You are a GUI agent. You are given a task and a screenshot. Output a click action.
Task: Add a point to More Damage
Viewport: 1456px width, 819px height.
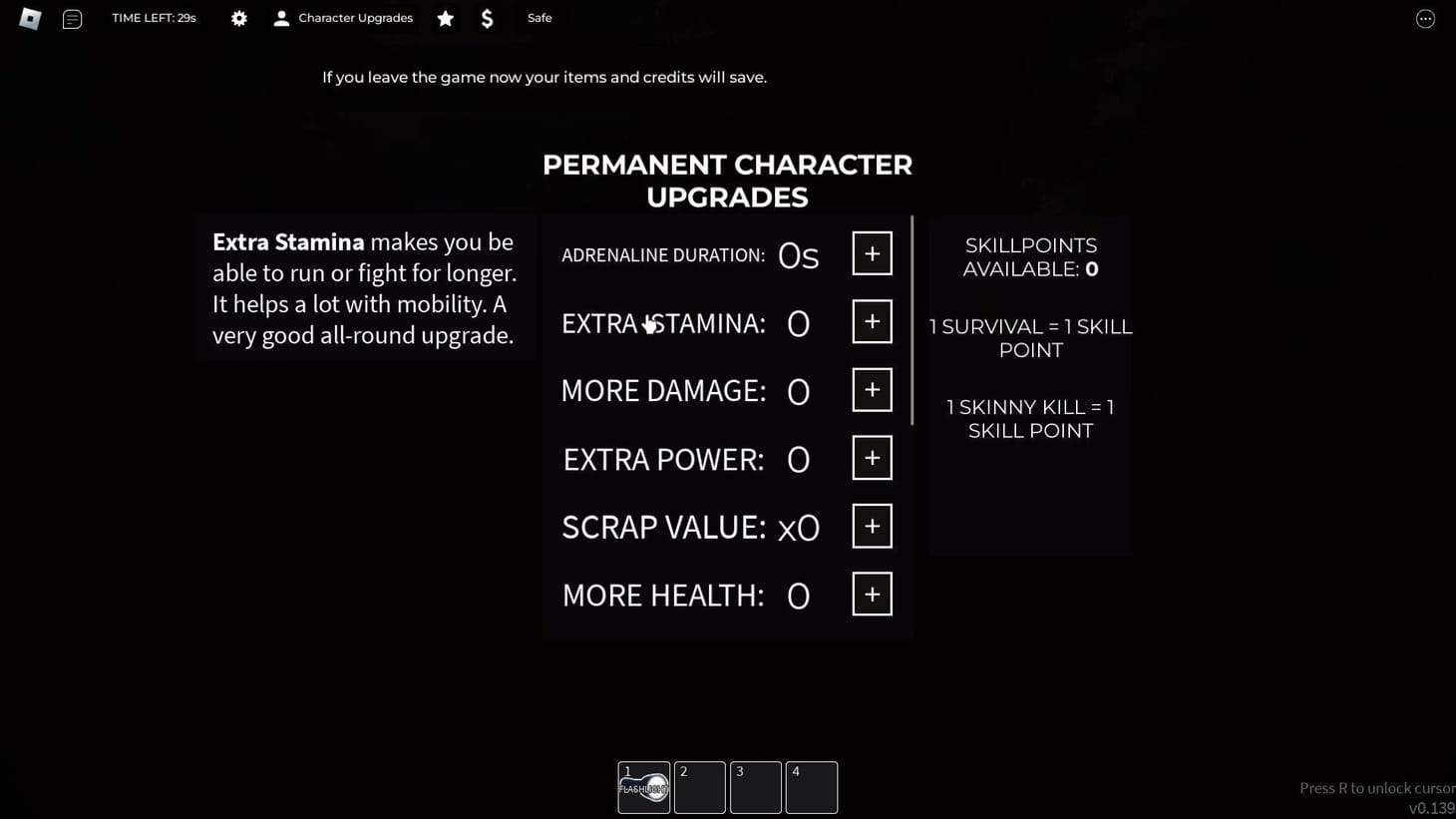pos(871,389)
